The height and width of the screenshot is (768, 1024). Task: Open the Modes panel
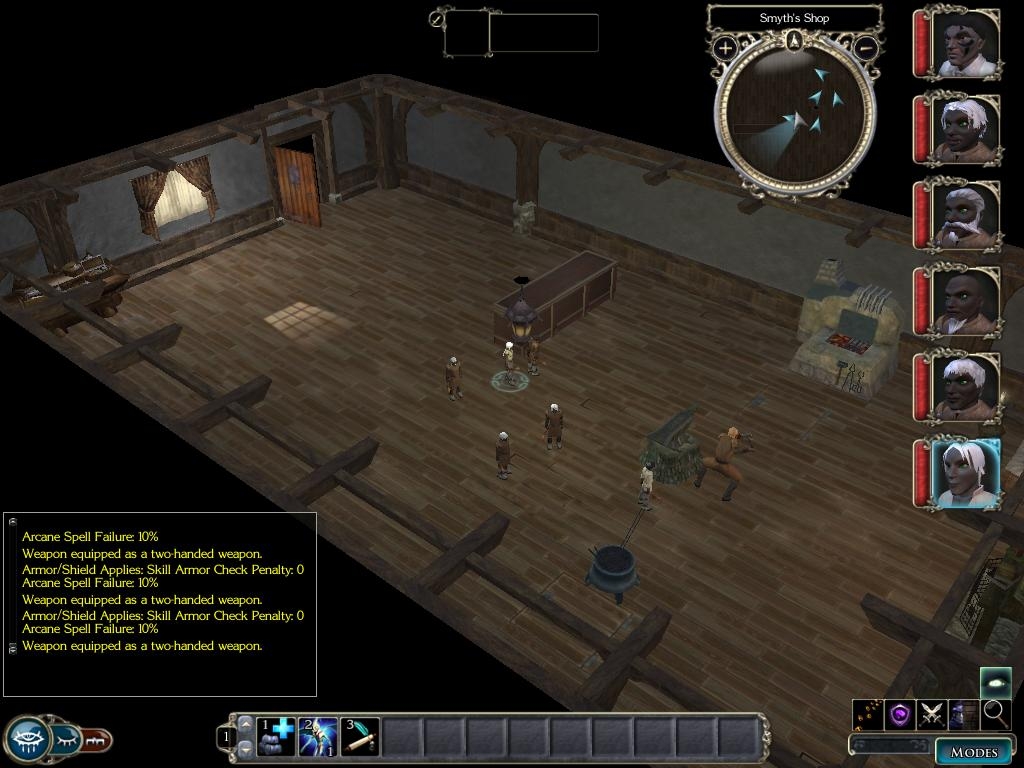point(973,752)
